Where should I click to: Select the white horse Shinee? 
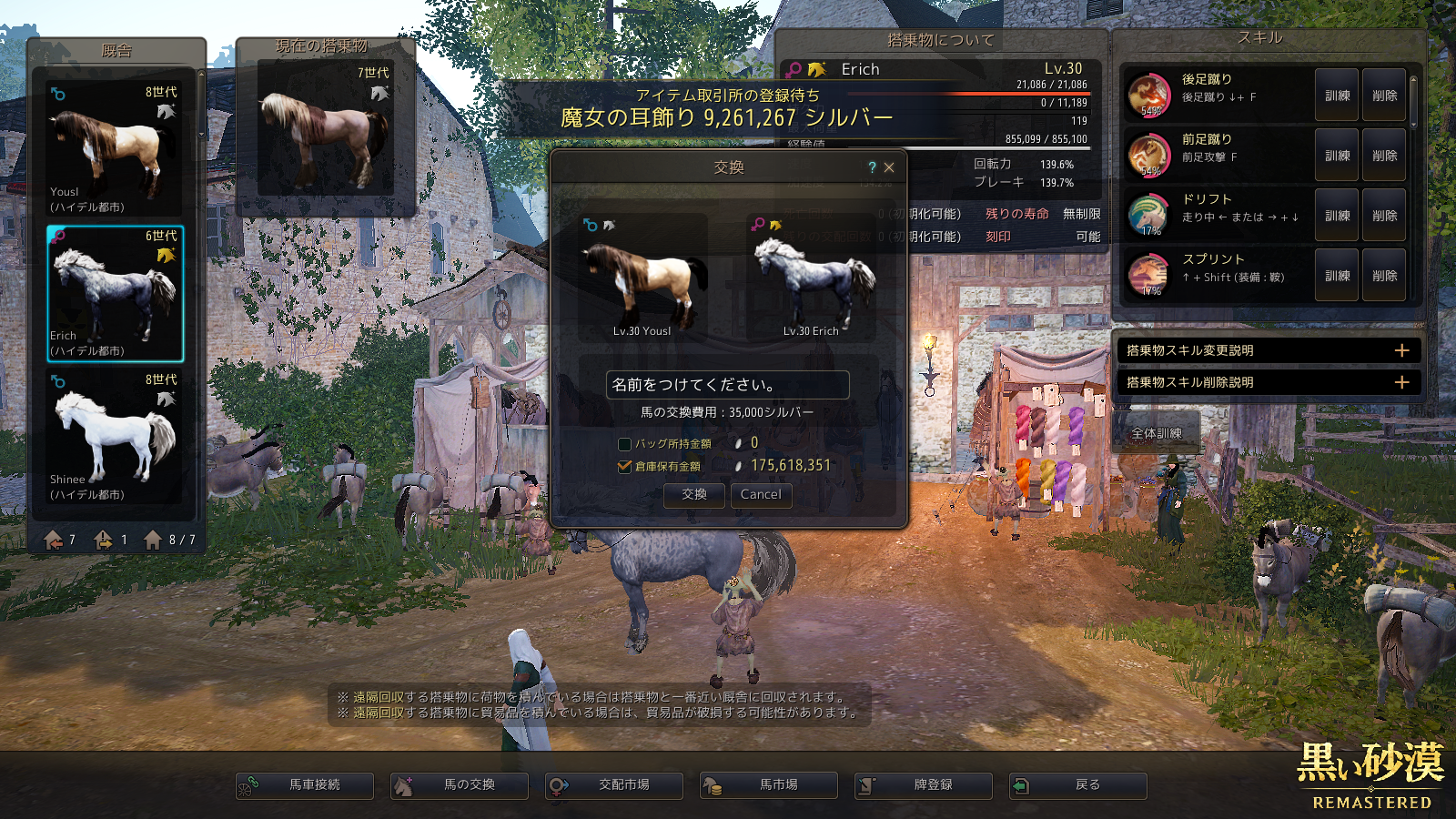point(115,438)
